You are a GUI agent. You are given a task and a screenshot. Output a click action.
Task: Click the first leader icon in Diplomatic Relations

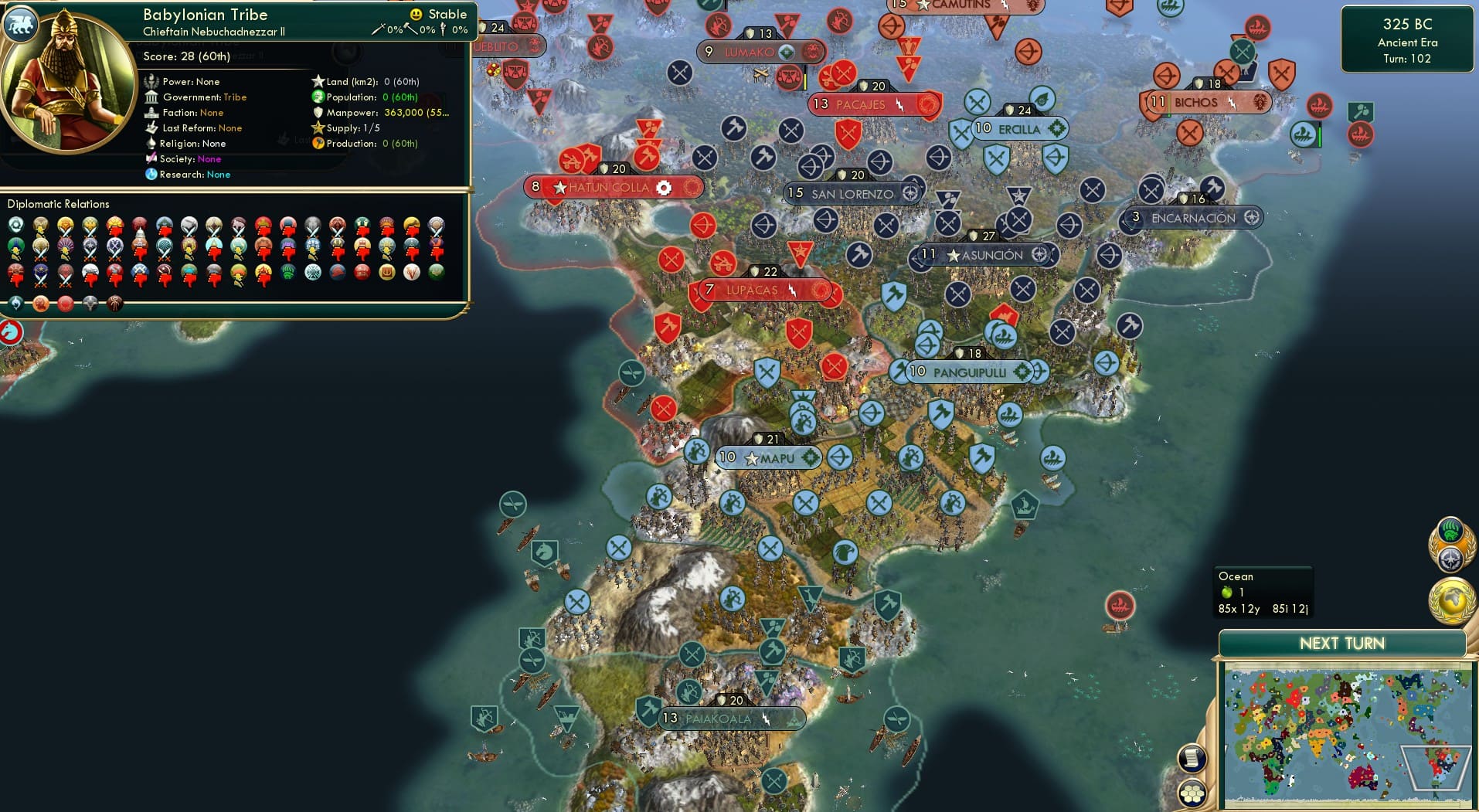[x=15, y=224]
